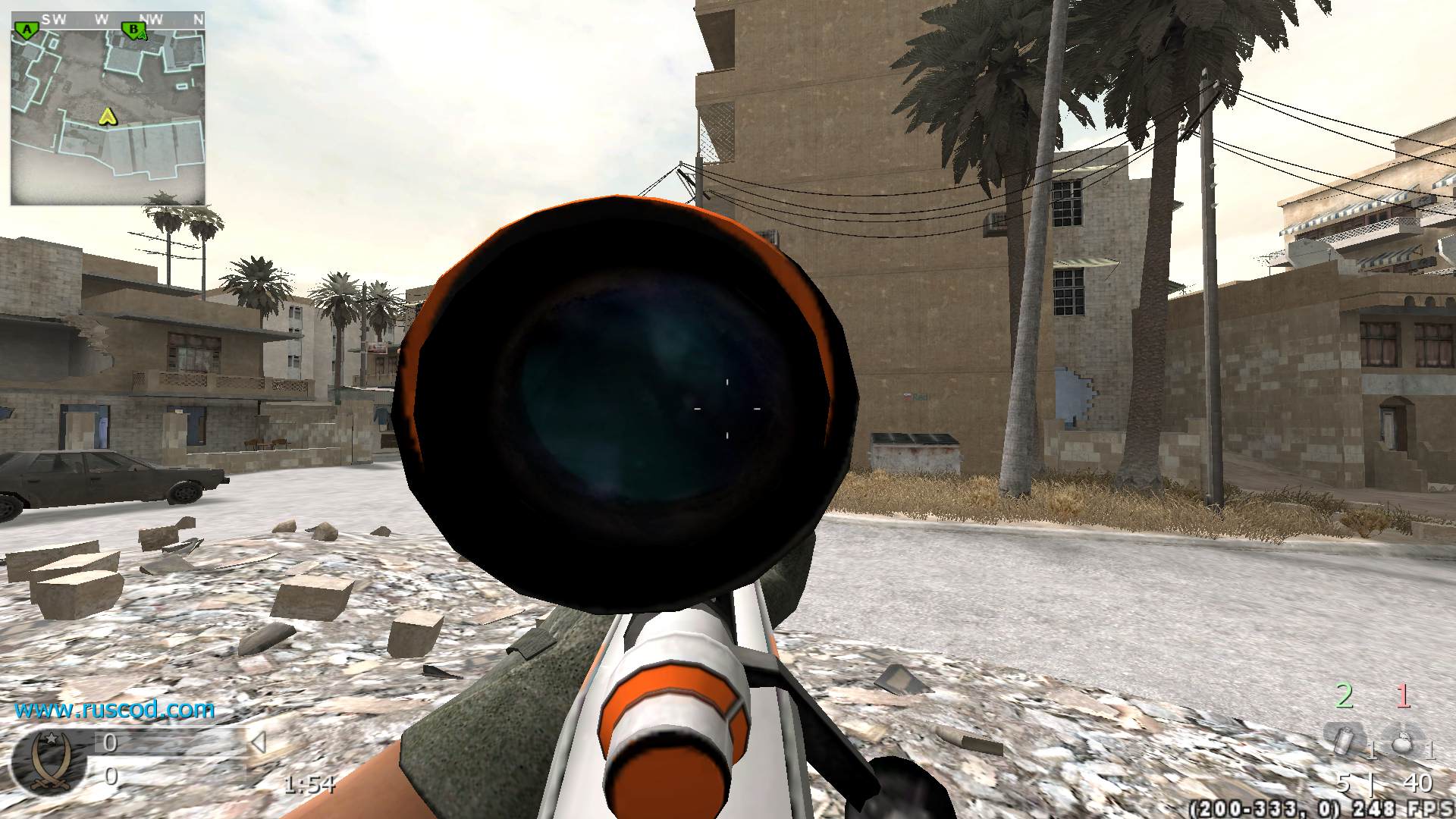1456x819 pixels.
Task: Click the yellow player arrow on minimap
Action: 108,116
